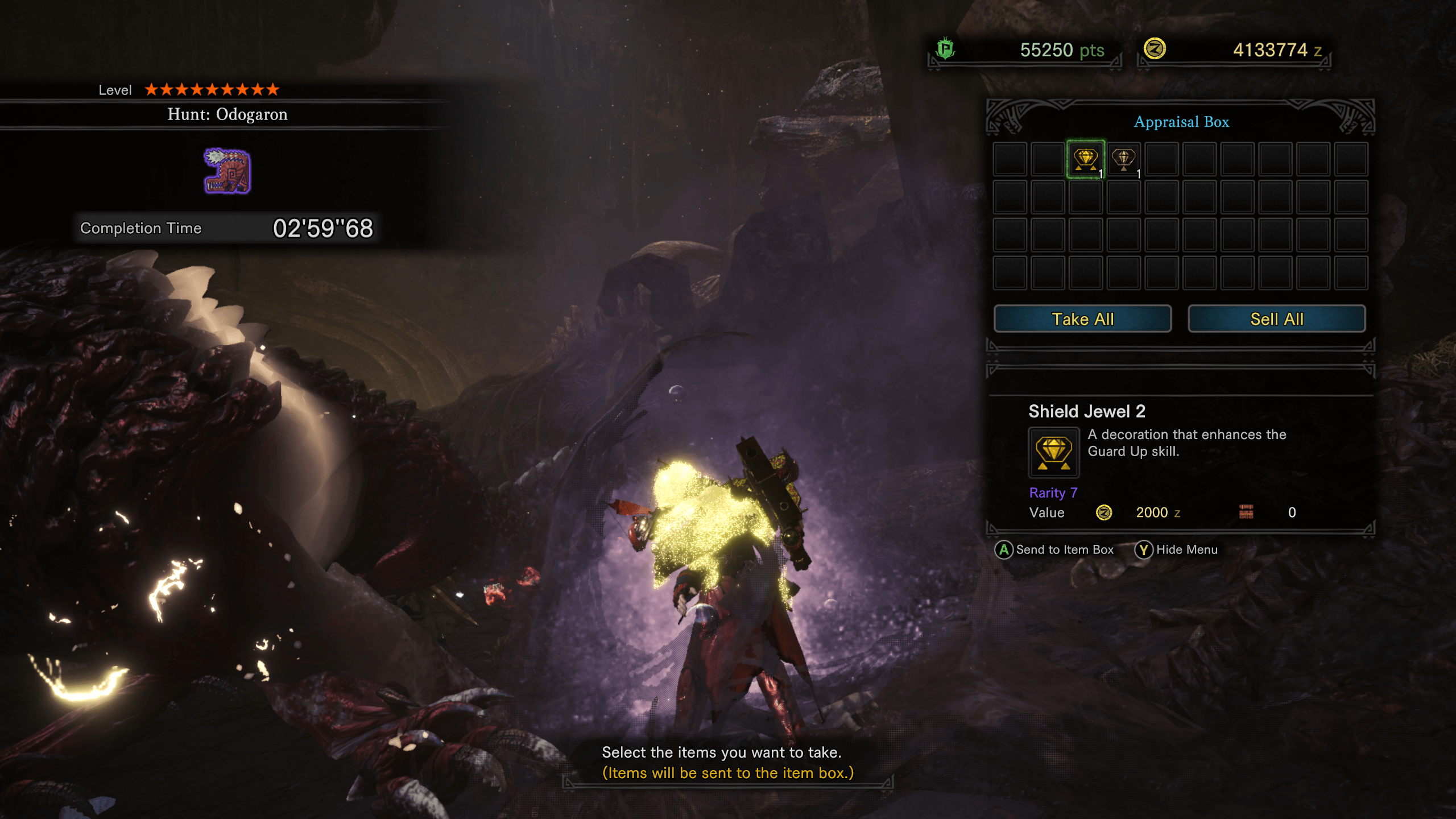1456x819 pixels.
Task: Click the Appraisal Box header
Action: tap(1181, 121)
